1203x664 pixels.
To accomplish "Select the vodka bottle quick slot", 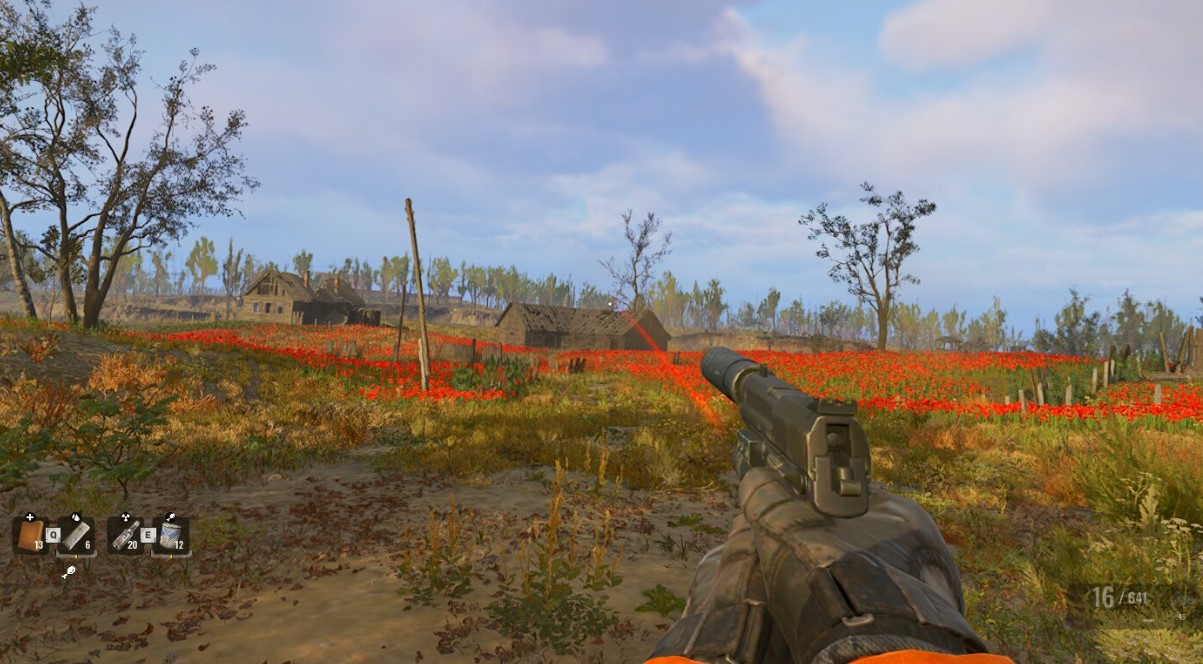I will [125, 535].
